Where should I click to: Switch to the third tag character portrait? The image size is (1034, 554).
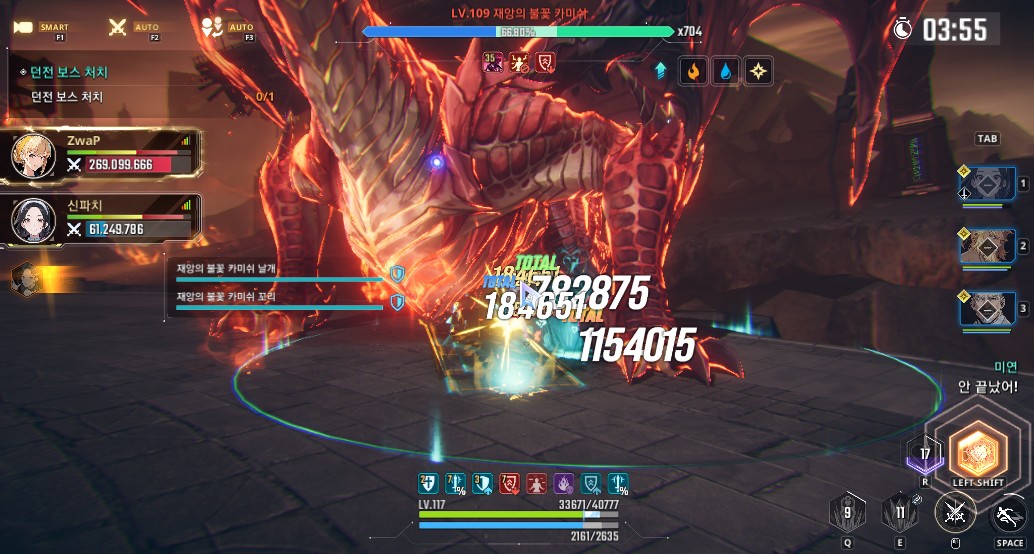[x=987, y=309]
